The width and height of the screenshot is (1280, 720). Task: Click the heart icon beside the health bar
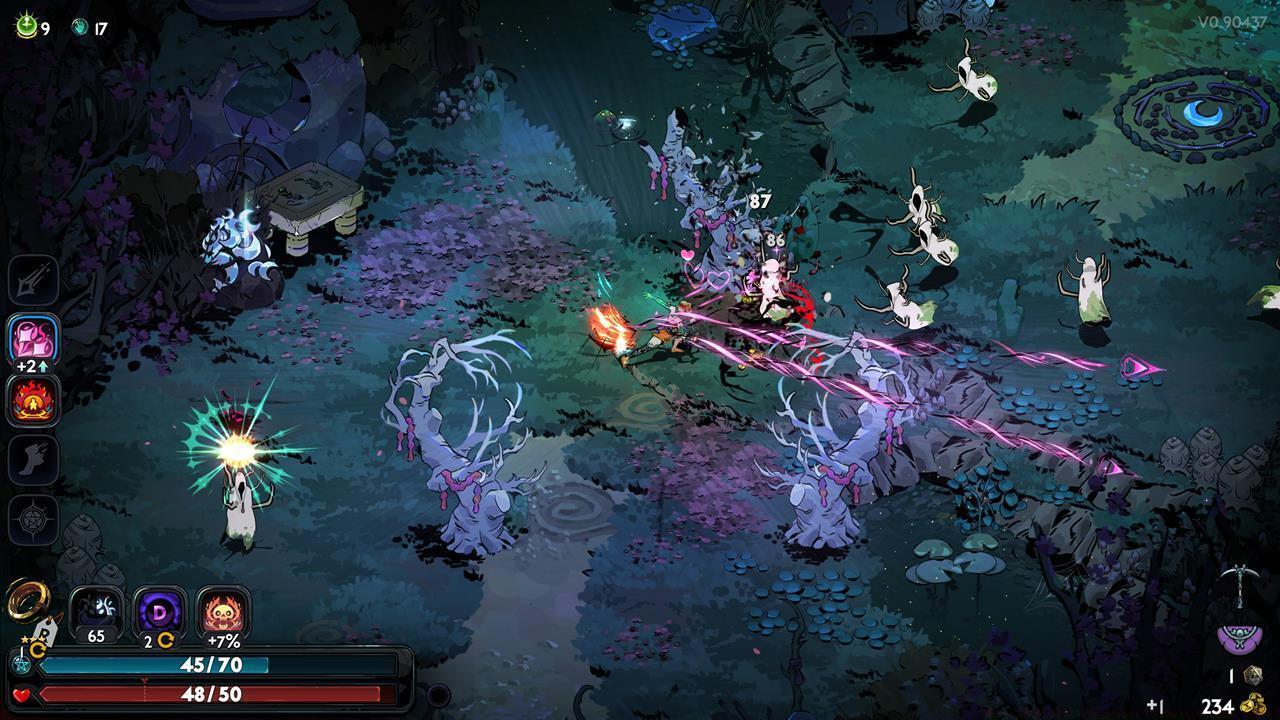22,694
